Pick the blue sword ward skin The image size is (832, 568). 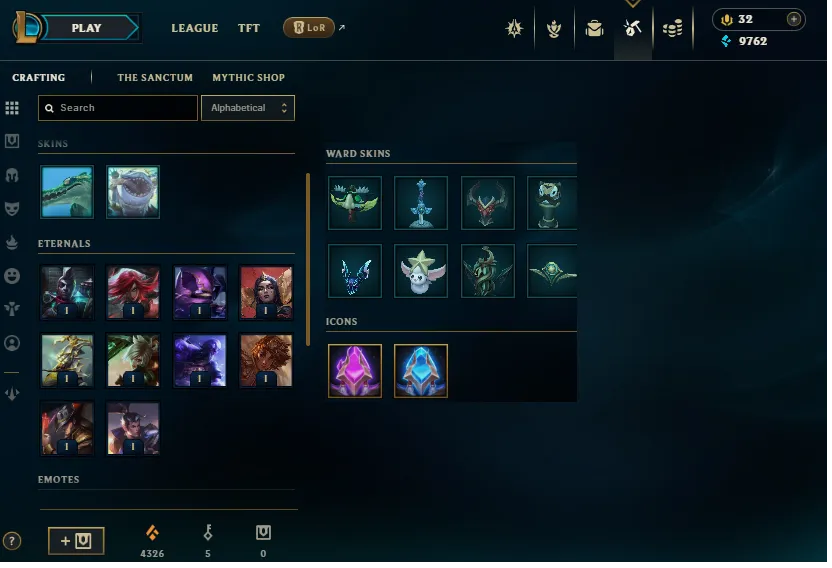420,203
